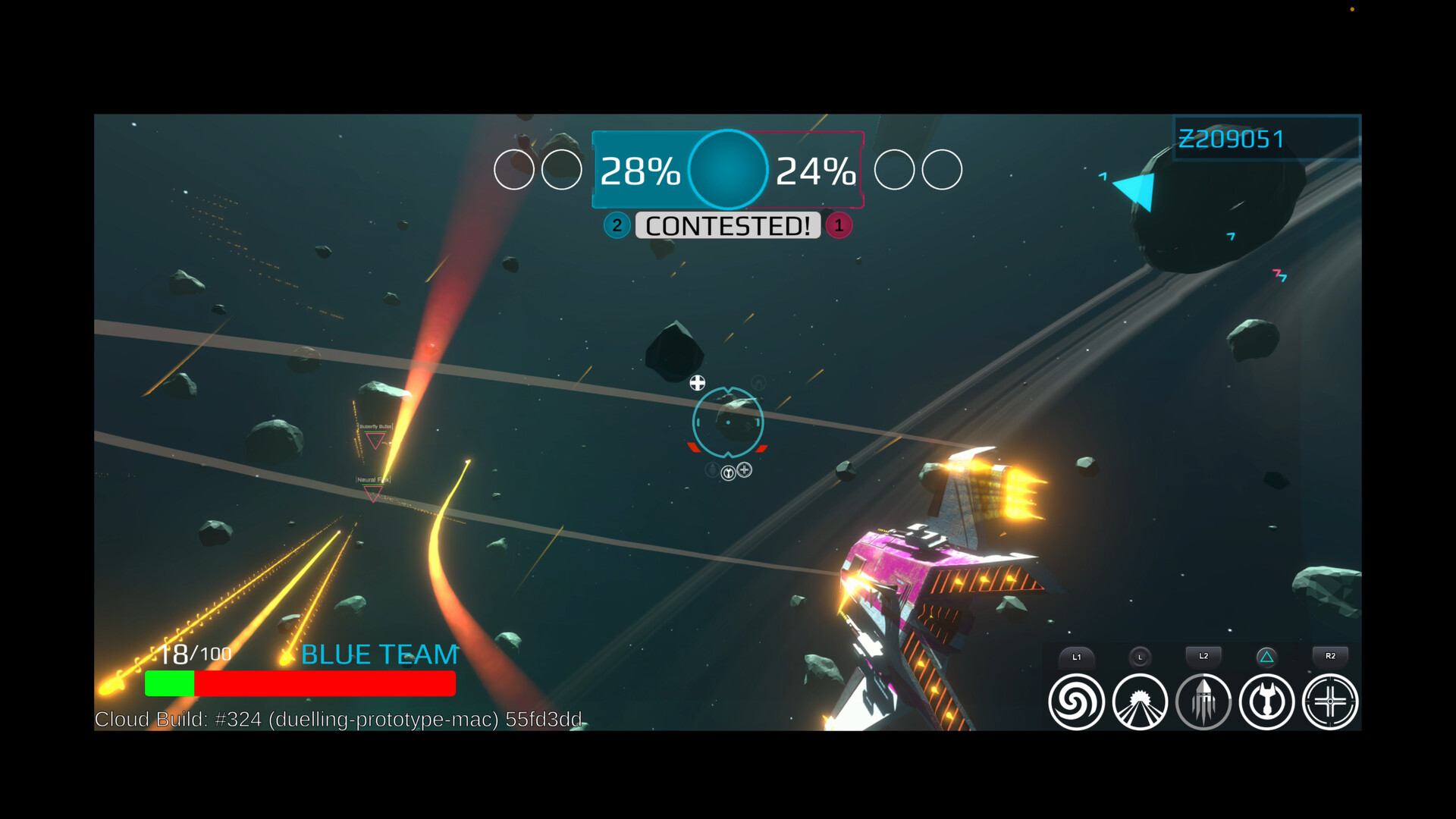Select the crosshair targeting ability icon
1456x819 pixels.
1329,701
